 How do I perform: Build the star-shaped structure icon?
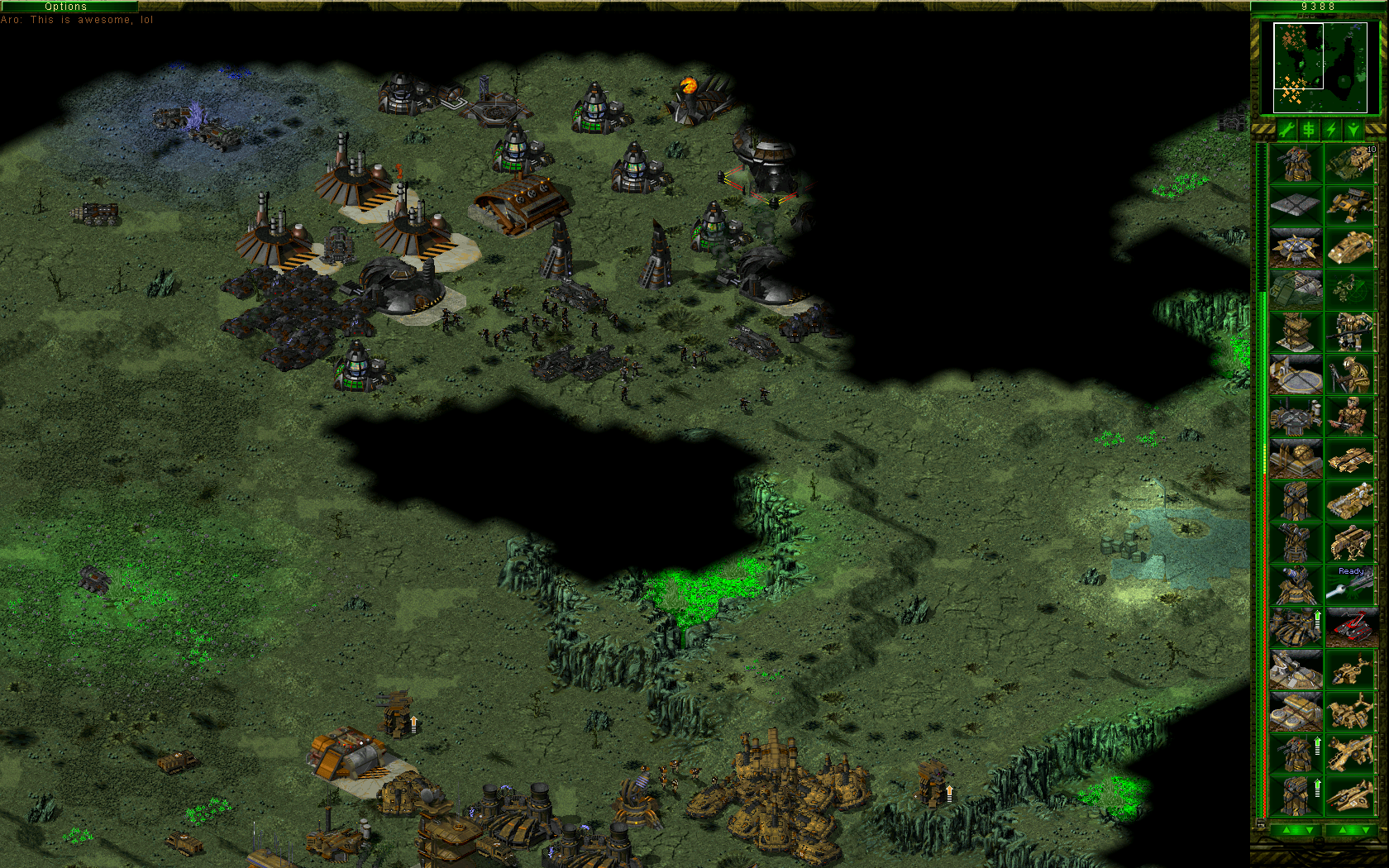coord(1296,247)
